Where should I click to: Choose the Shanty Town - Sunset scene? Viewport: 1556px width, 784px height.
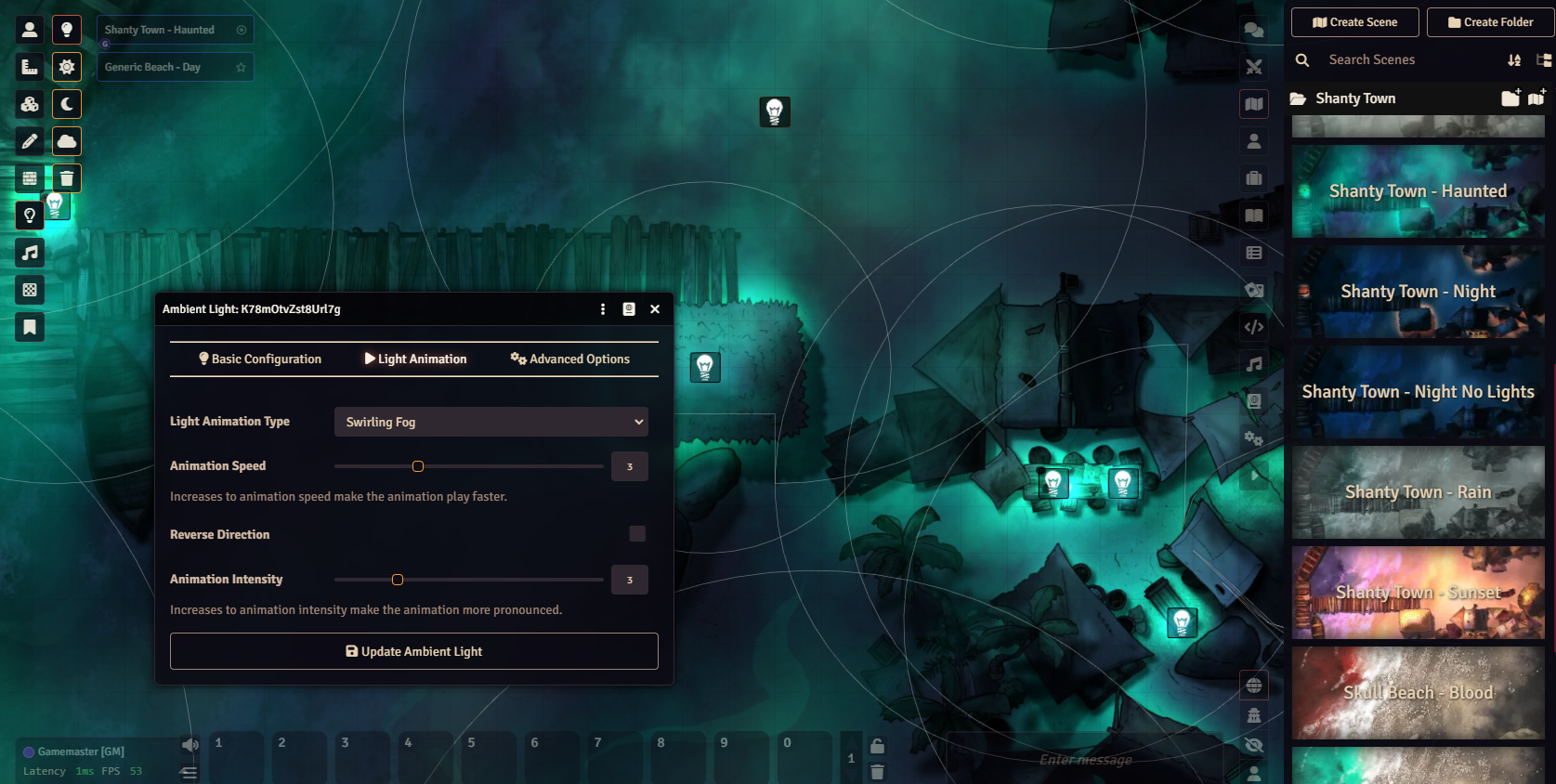pos(1418,593)
